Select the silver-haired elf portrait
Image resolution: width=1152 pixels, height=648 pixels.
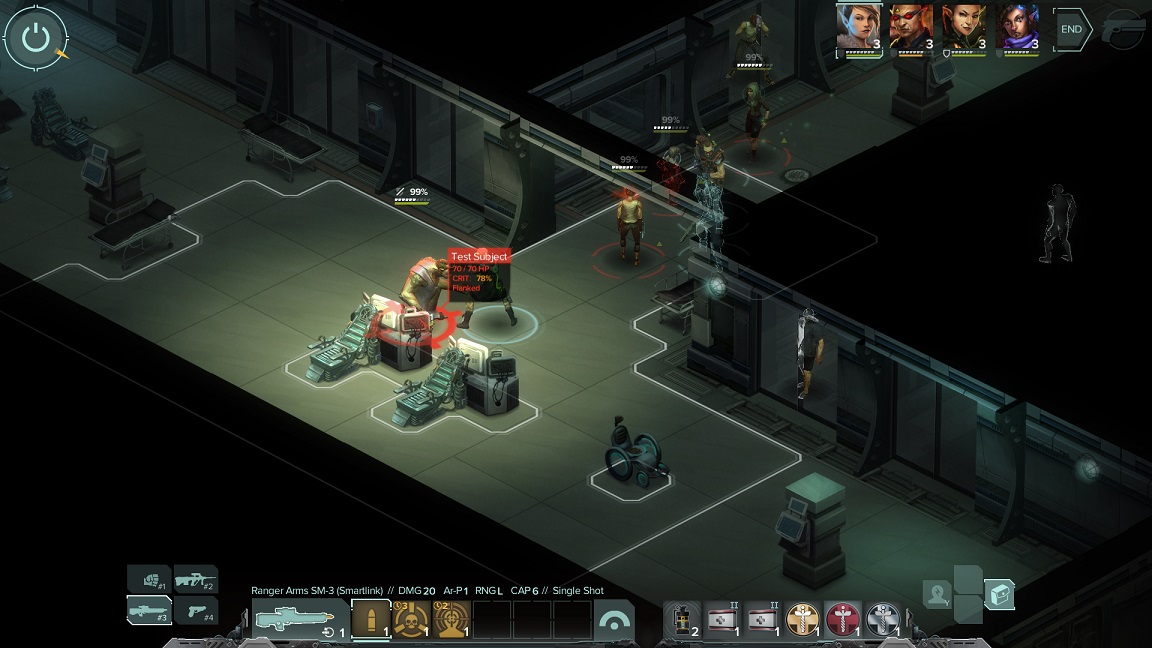tap(859, 27)
